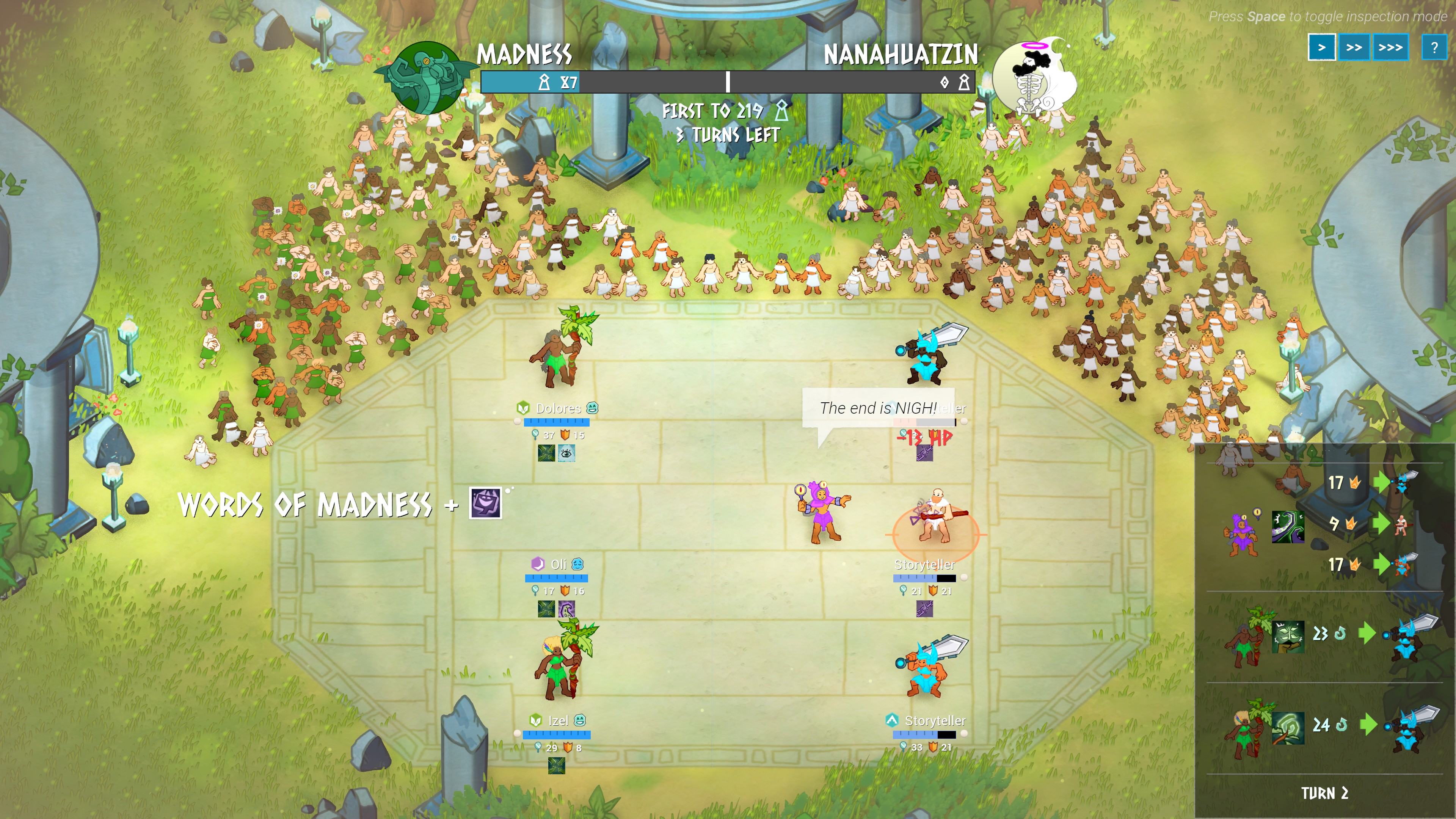Select the tentacle ability in the turn queue
The width and height of the screenshot is (1456, 819).
tap(1288, 526)
